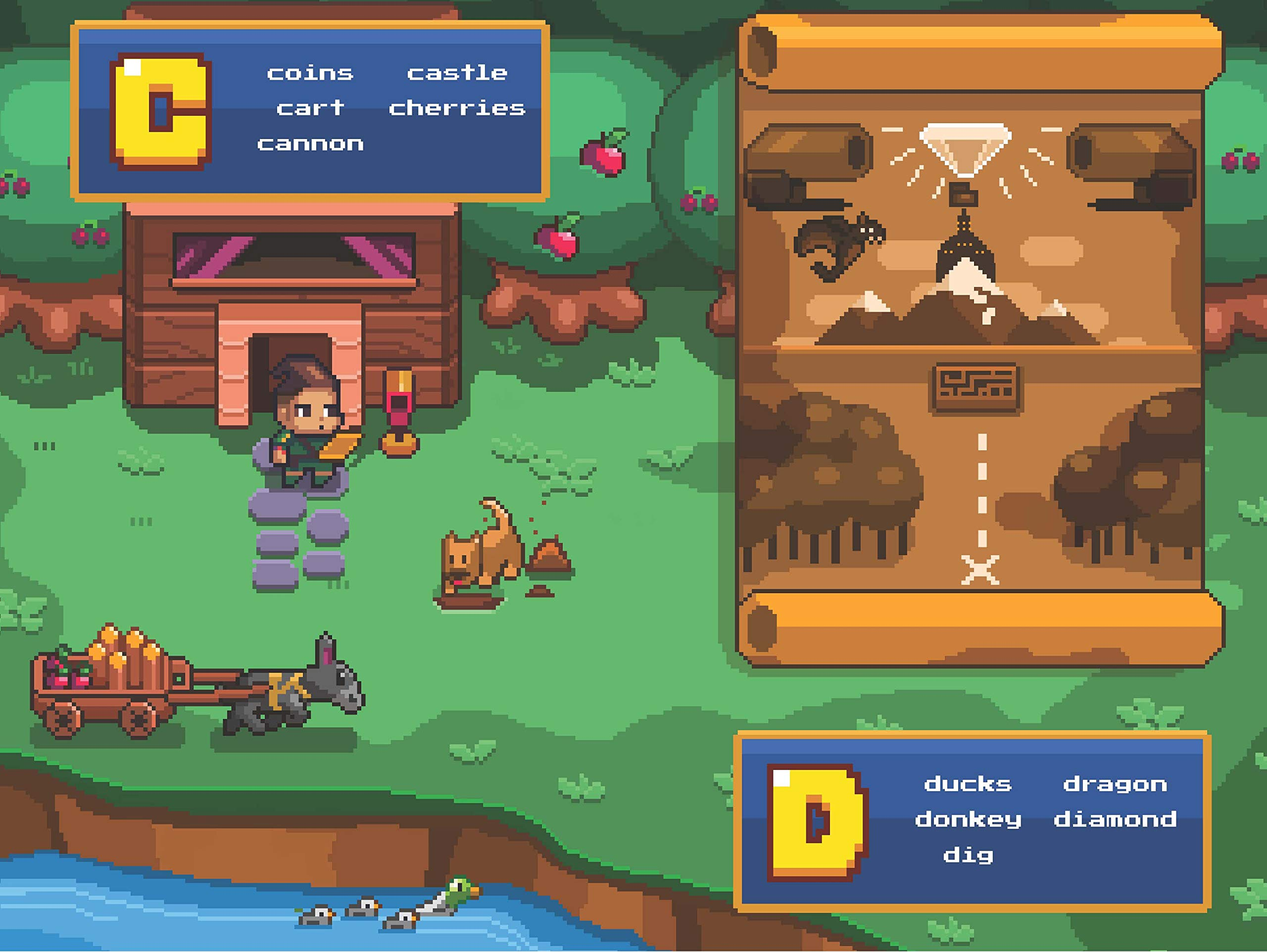Select the word "cherries"

pos(456,108)
